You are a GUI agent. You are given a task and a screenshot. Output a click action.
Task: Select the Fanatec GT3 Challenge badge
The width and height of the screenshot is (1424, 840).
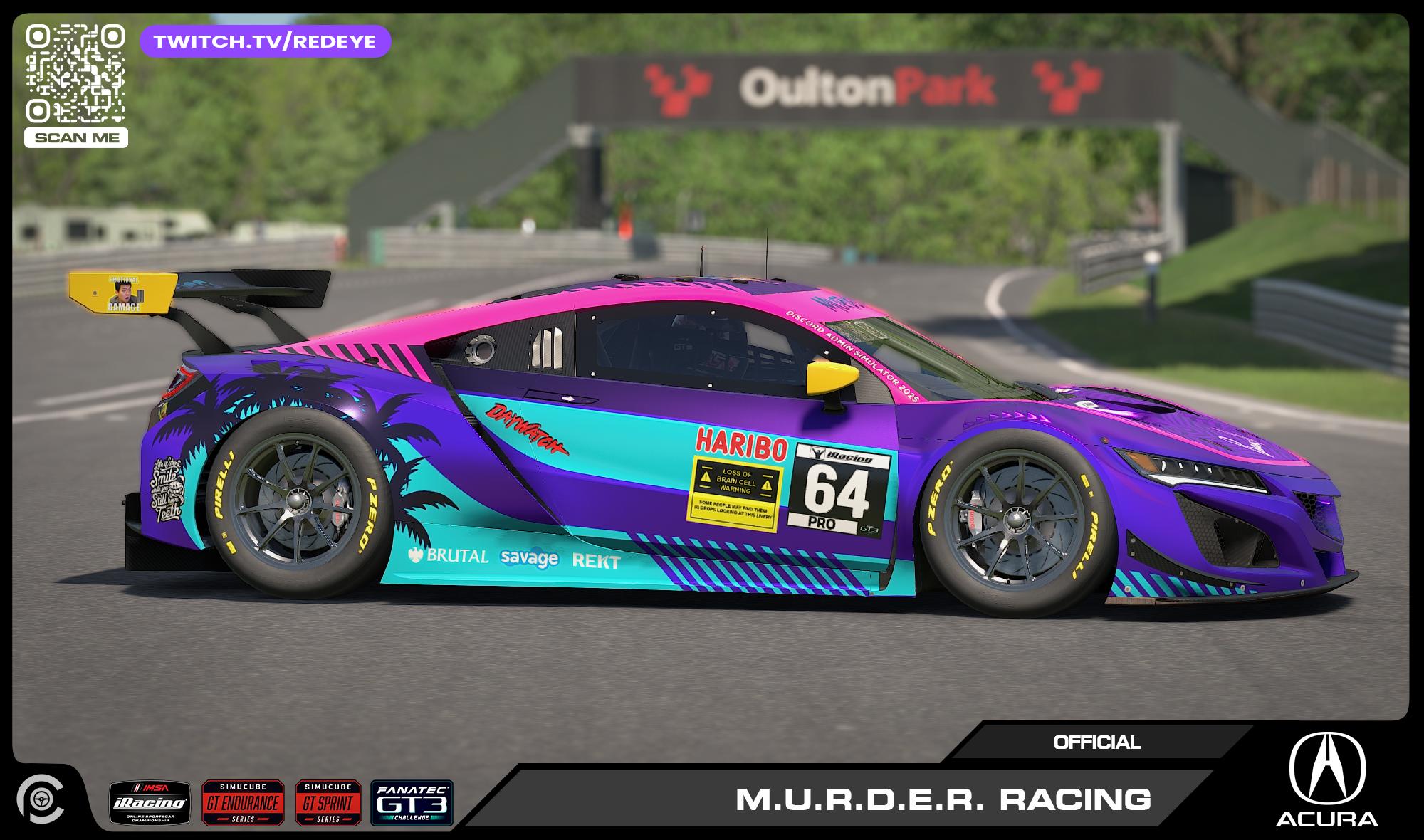pos(412,803)
